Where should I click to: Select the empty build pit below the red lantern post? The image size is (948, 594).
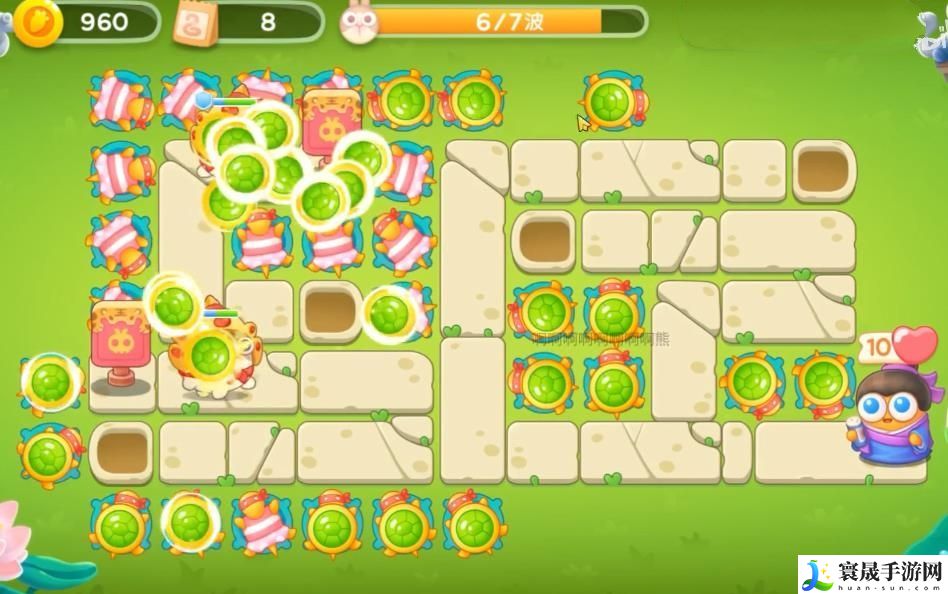coord(121,451)
